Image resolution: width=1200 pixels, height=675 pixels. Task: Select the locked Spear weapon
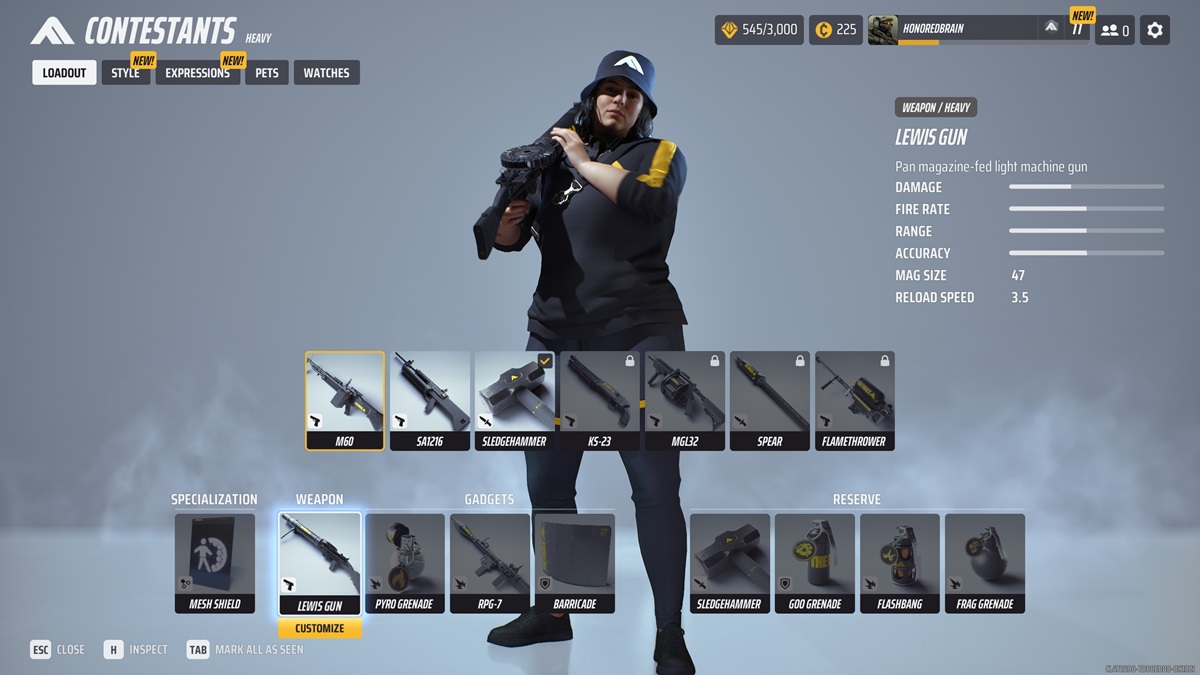770,400
